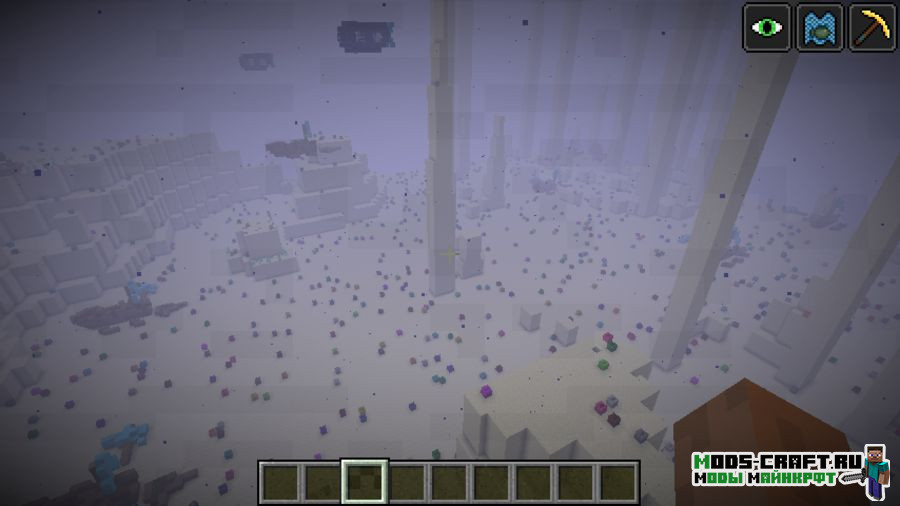Click the golden pickaxe haste icon
Image resolution: width=900 pixels, height=506 pixels.
pyautogui.click(x=872, y=27)
